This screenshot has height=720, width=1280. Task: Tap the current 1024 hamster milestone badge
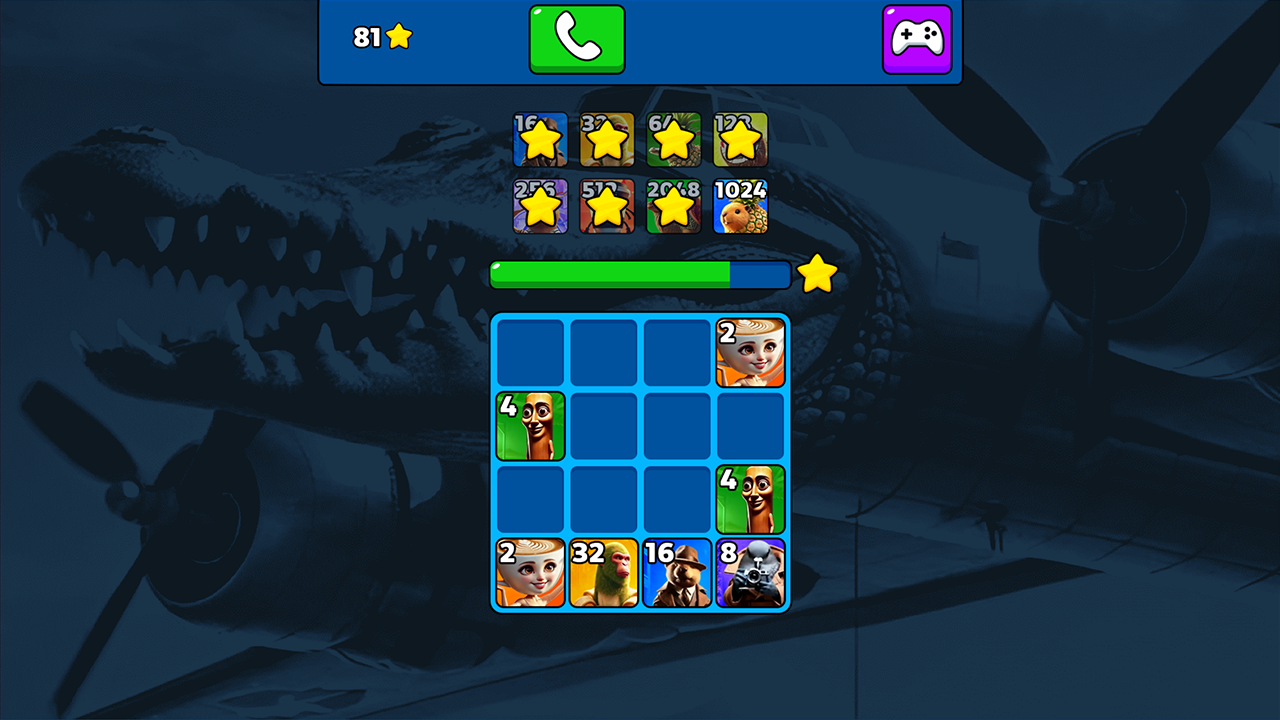[x=741, y=207]
